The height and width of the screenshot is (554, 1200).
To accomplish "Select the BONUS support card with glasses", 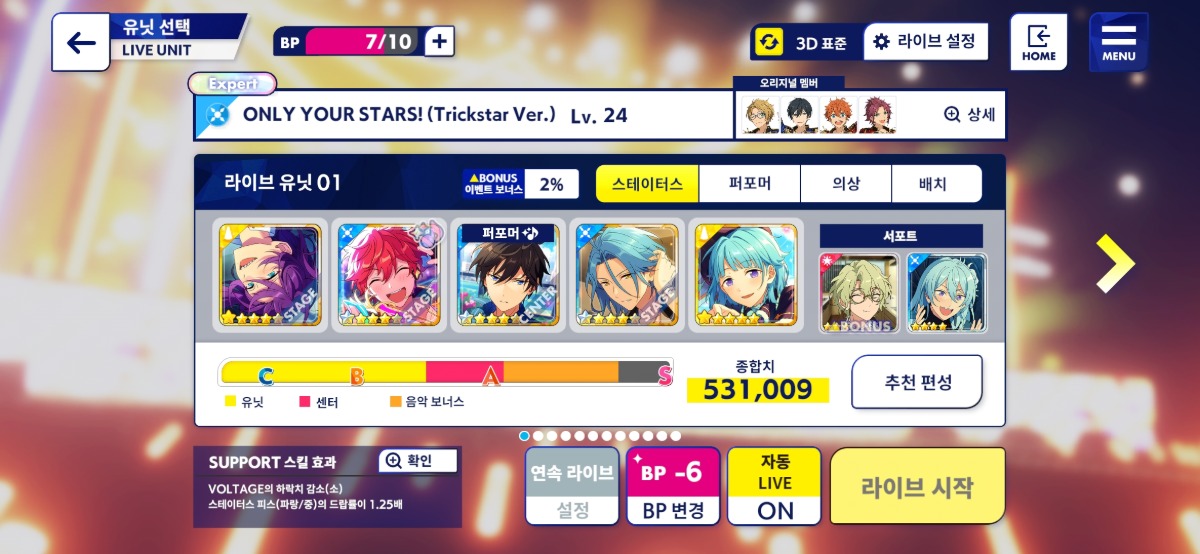I will (x=859, y=292).
